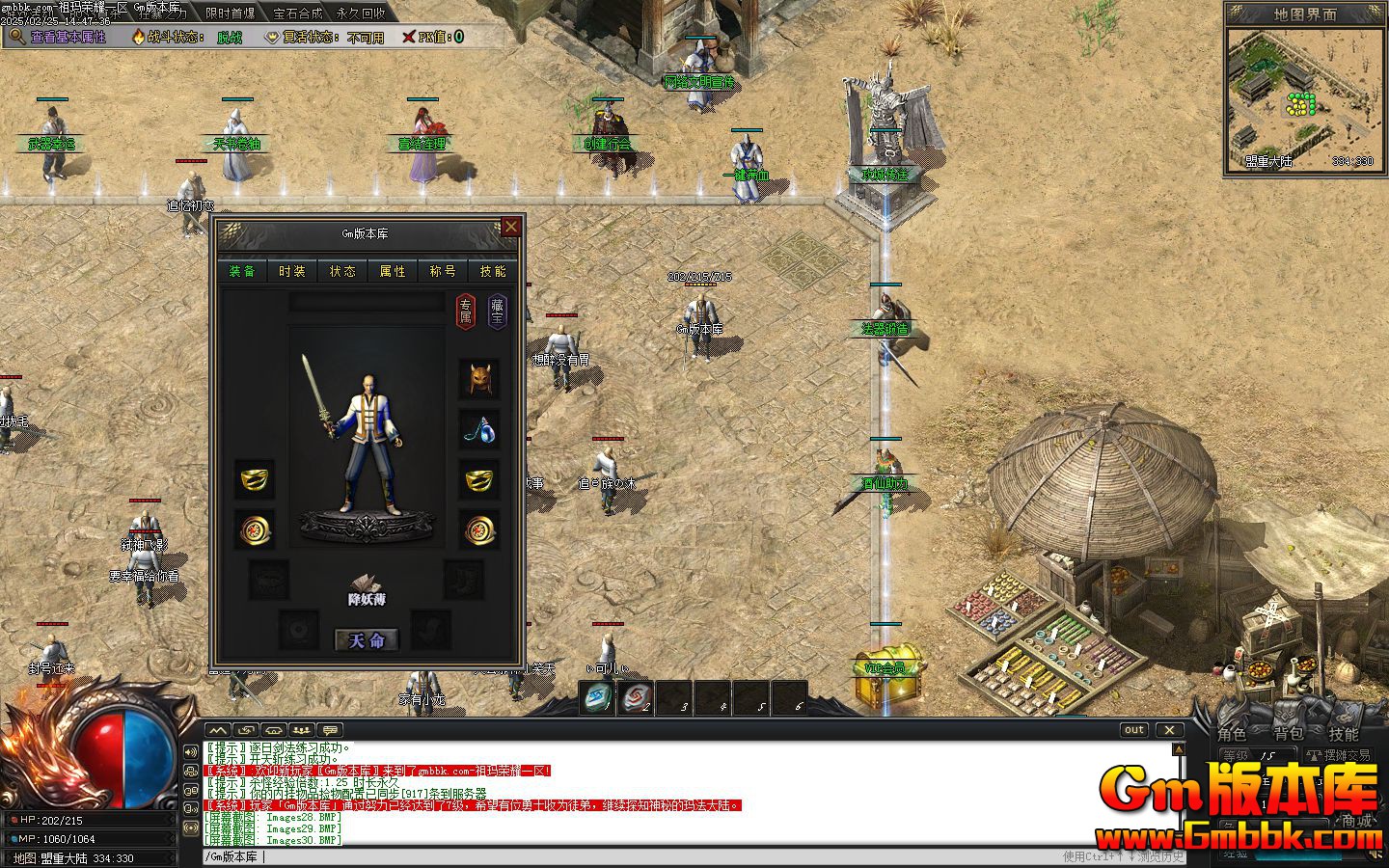Show the 属性 attributes tab
The width and height of the screenshot is (1389, 868).
pyautogui.click(x=393, y=272)
